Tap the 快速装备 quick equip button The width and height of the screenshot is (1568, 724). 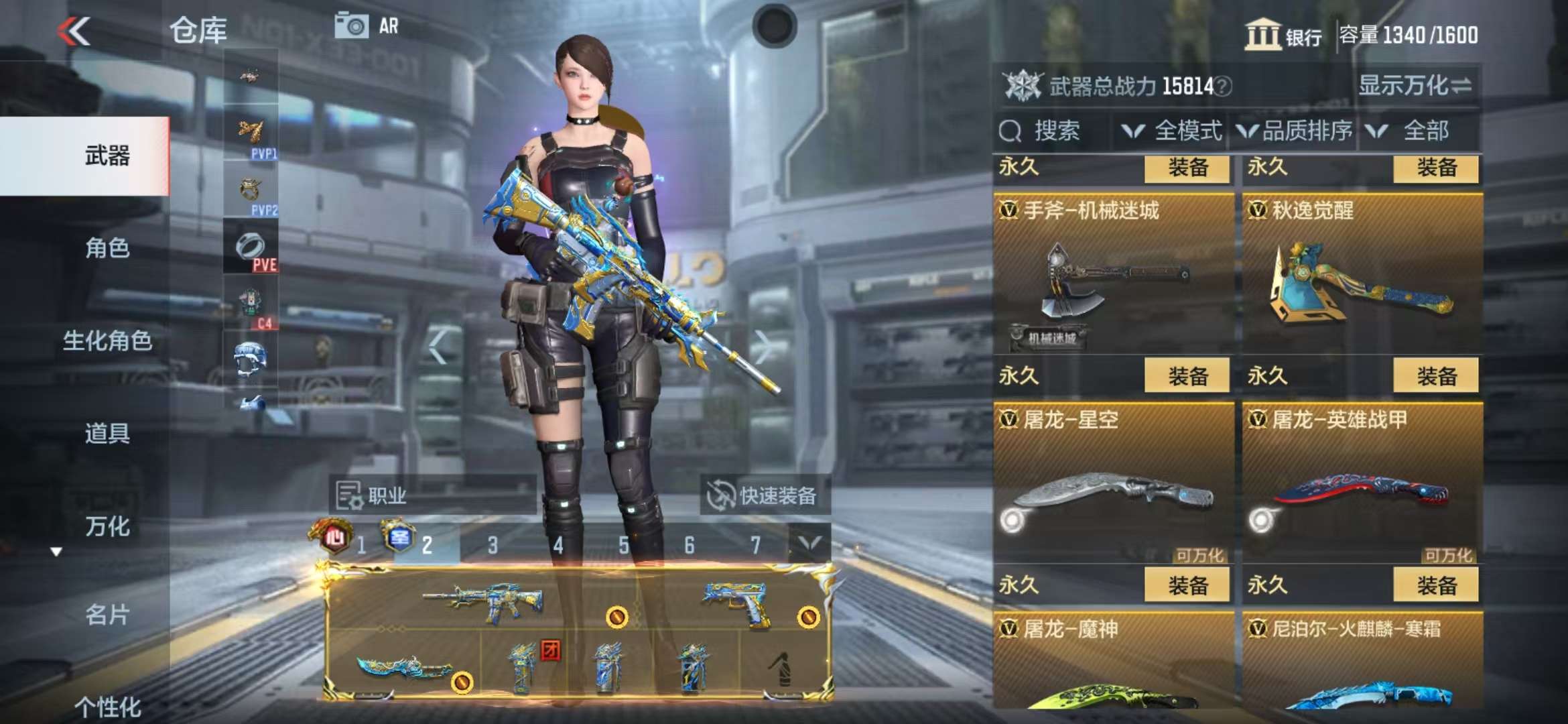coord(764,496)
